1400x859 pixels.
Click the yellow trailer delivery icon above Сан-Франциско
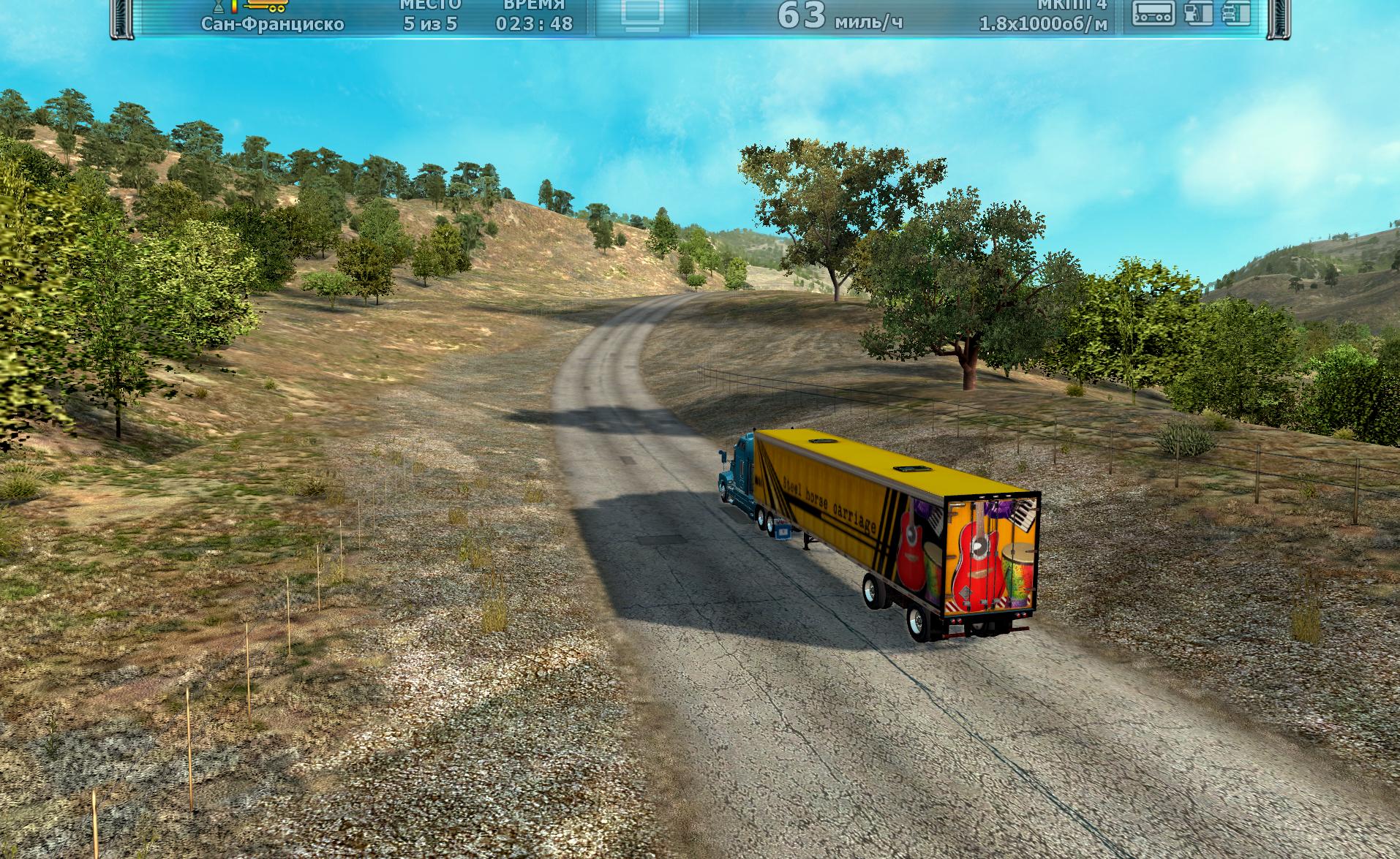point(268,7)
